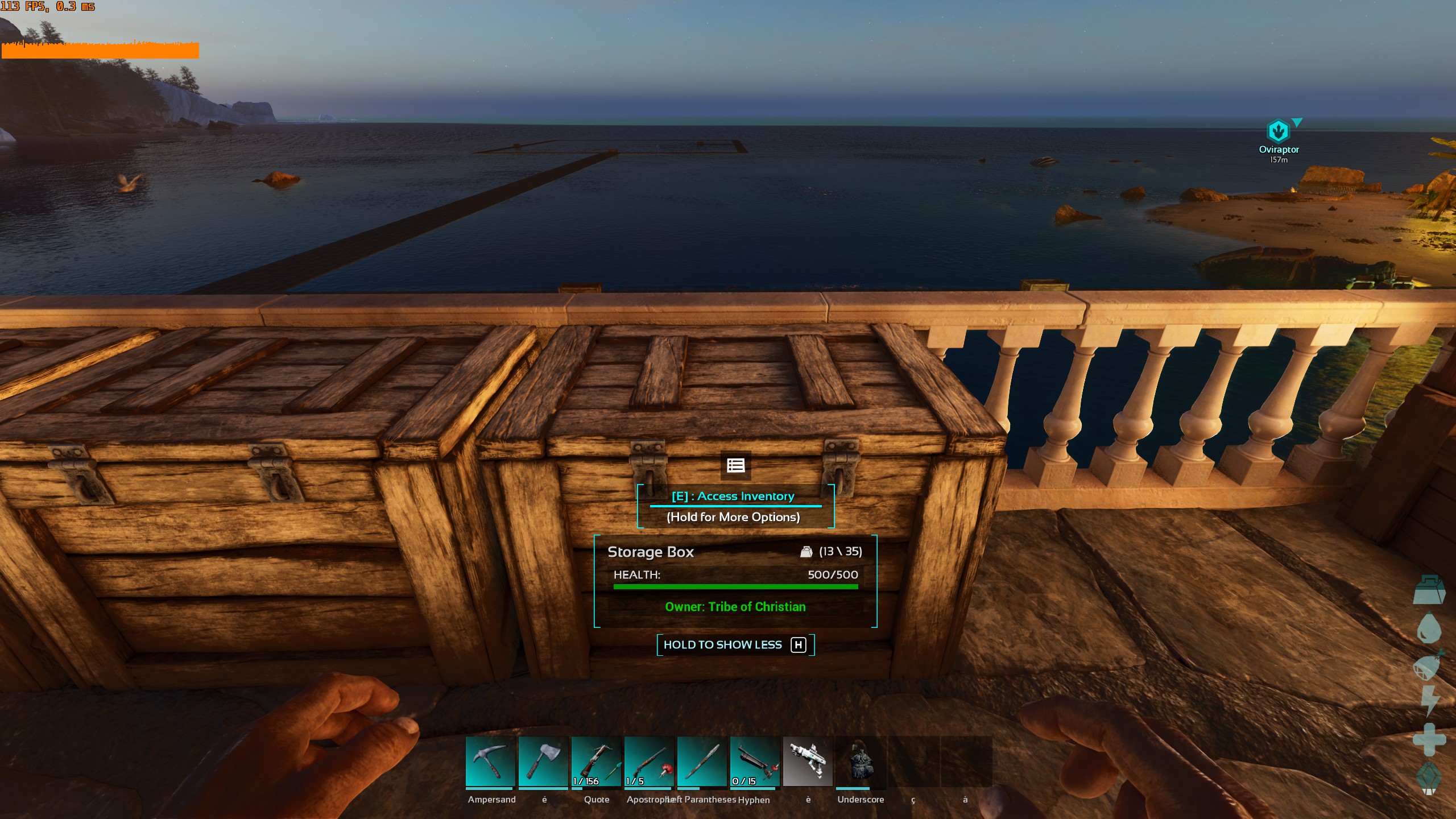Equip the spear from the hotbar
Screen dimensions: 1456x819
702,762
